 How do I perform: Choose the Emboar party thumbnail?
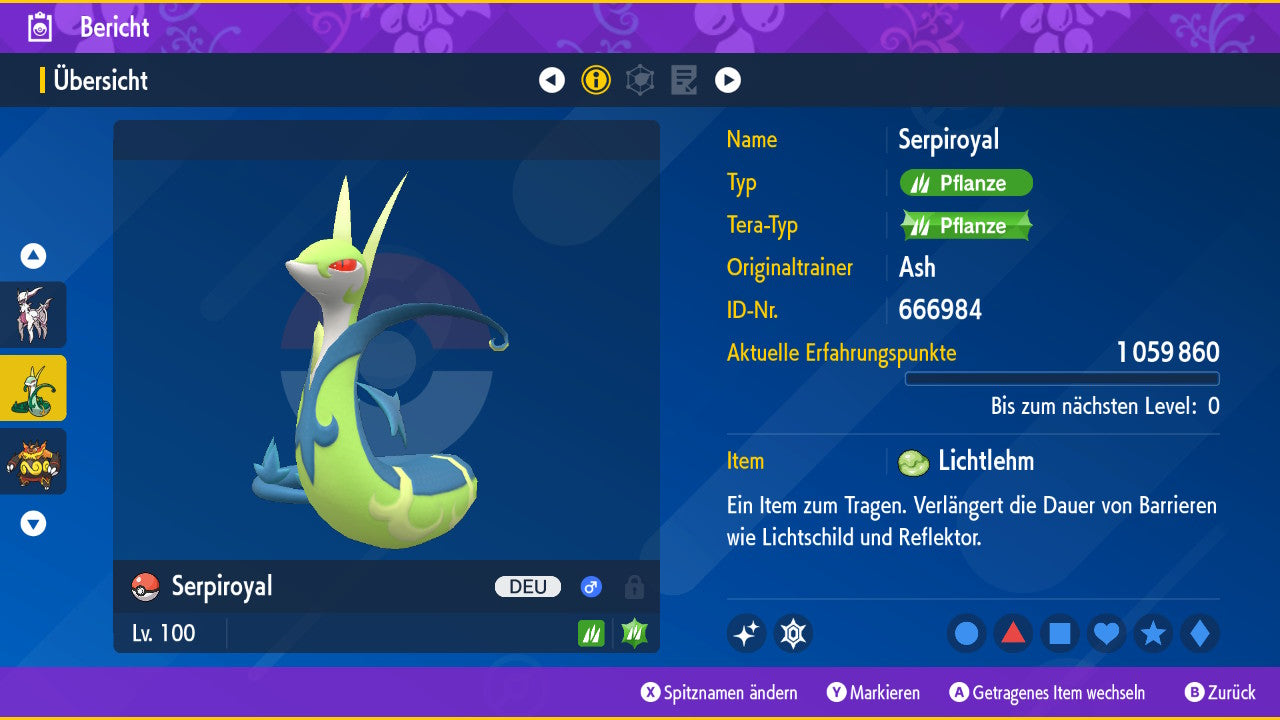point(33,461)
